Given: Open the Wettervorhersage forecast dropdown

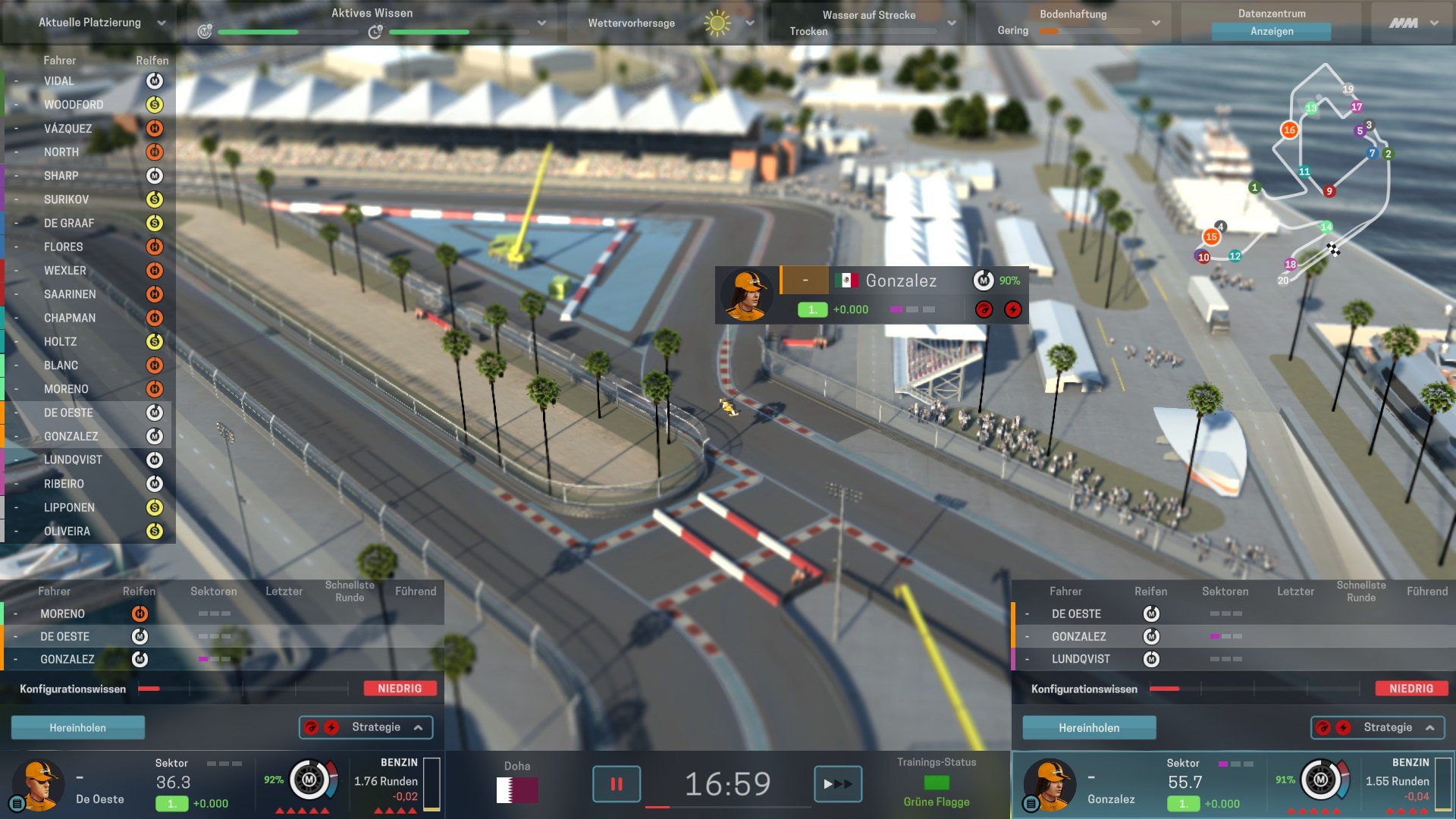Looking at the screenshot, I should 749,24.
